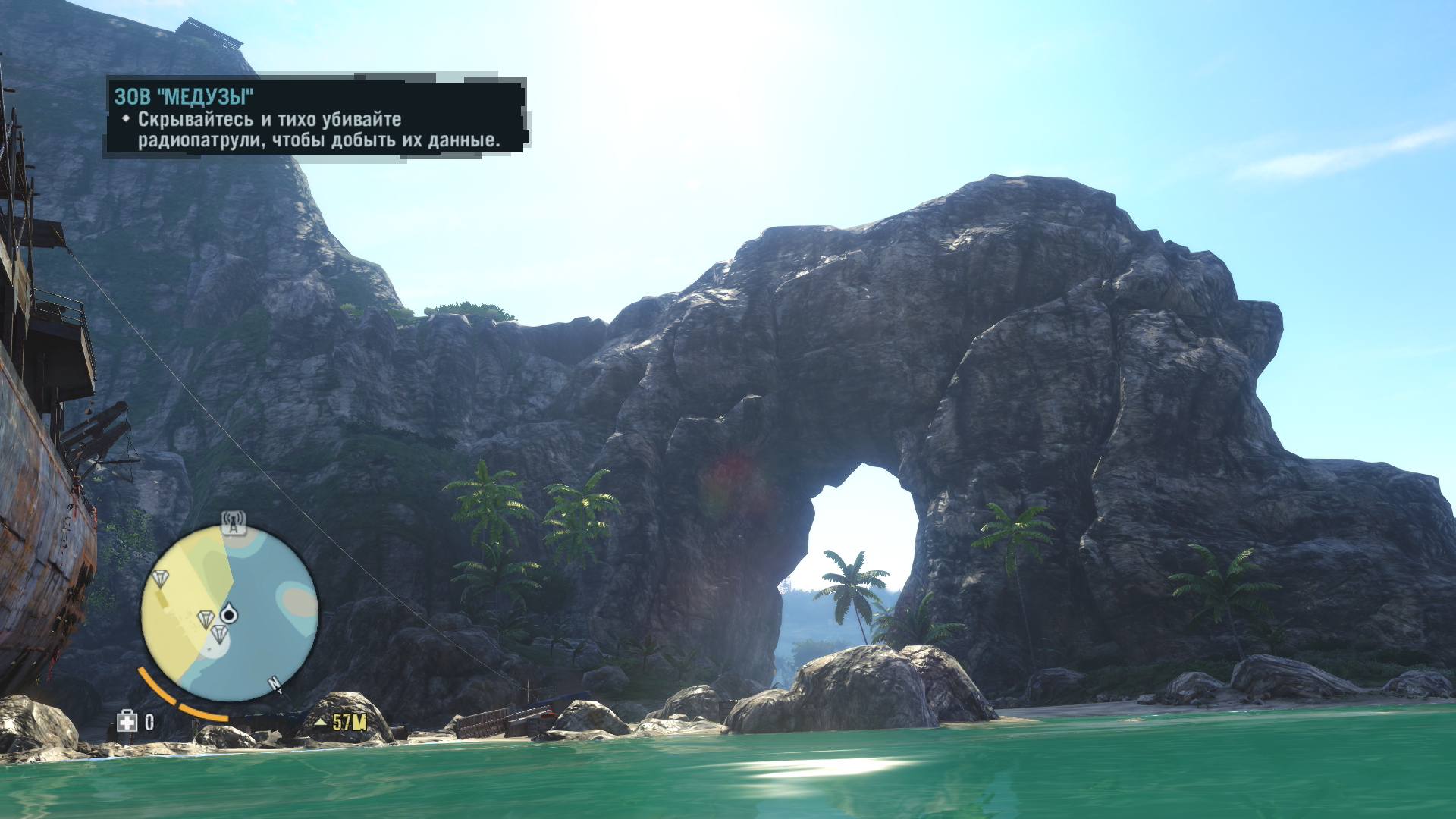Select the medkit icon
The width and height of the screenshot is (1456, 819).
pyautogui.click(x=127, y=721)
